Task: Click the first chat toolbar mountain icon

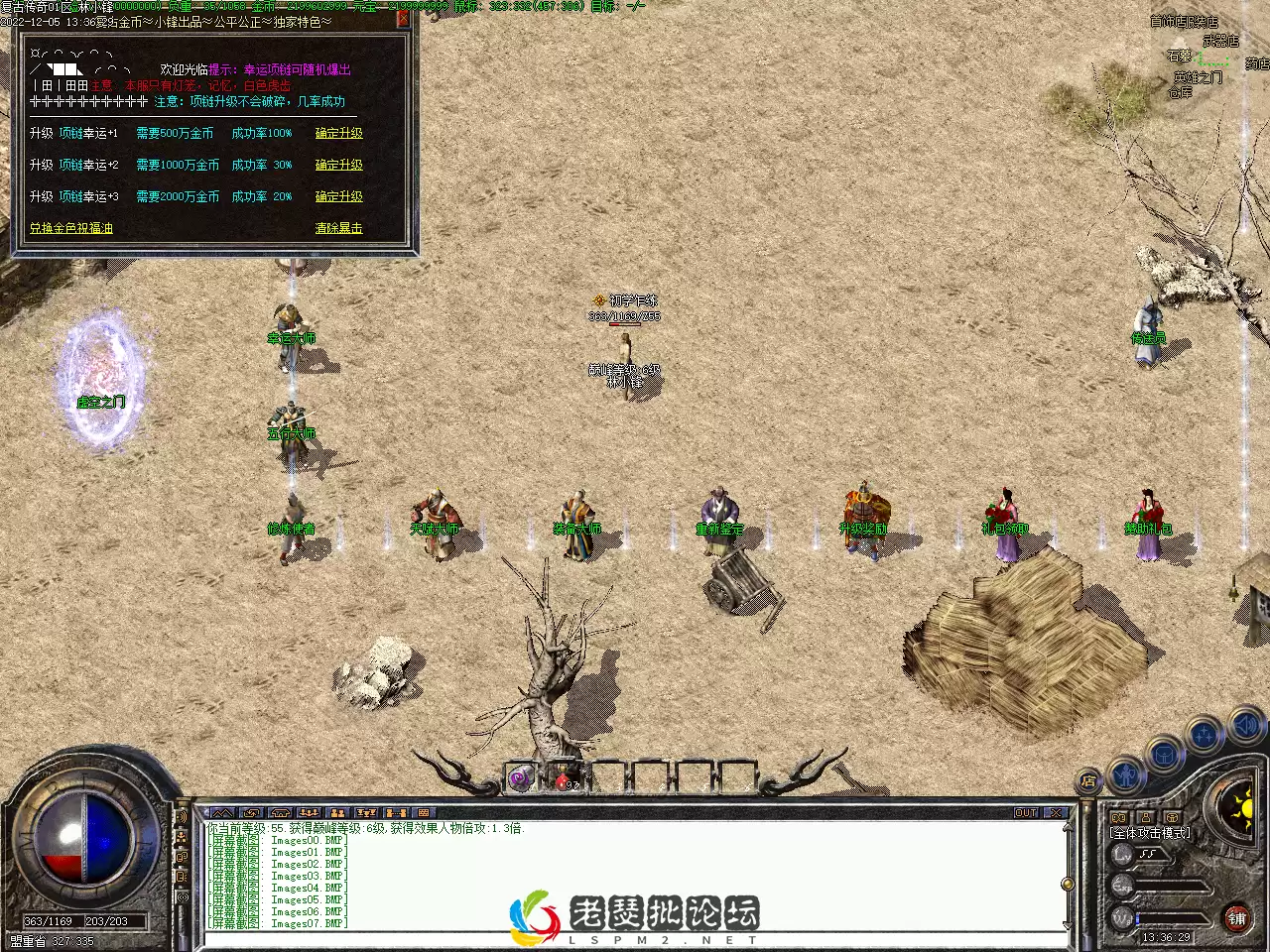Action: [222, 812]
